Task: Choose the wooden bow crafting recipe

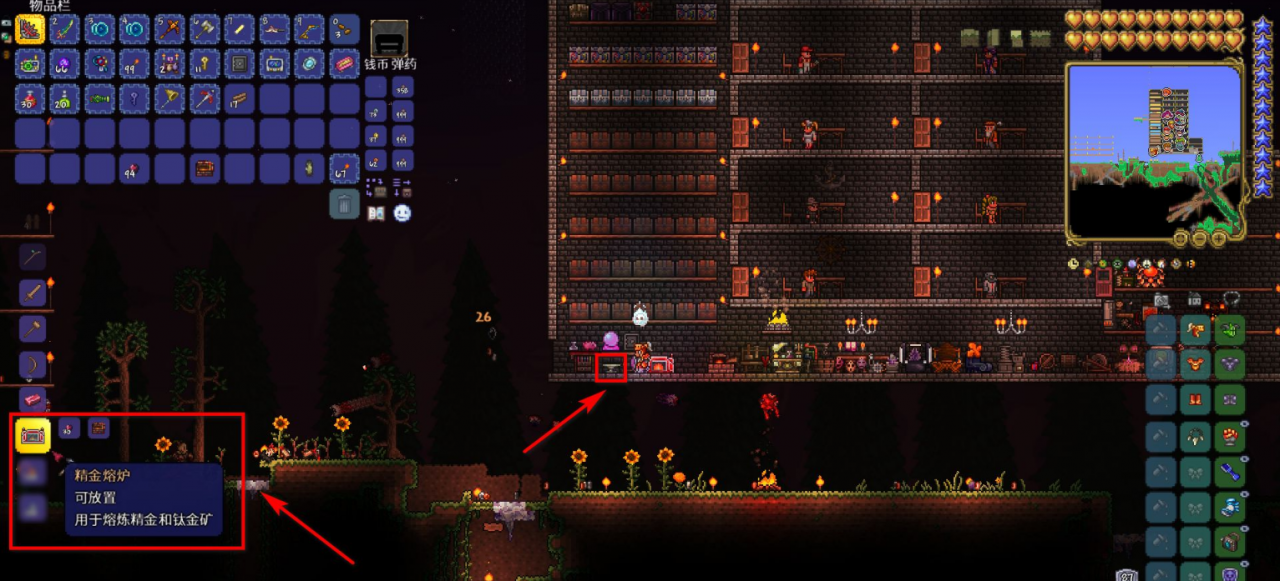Action: [32, 364]
